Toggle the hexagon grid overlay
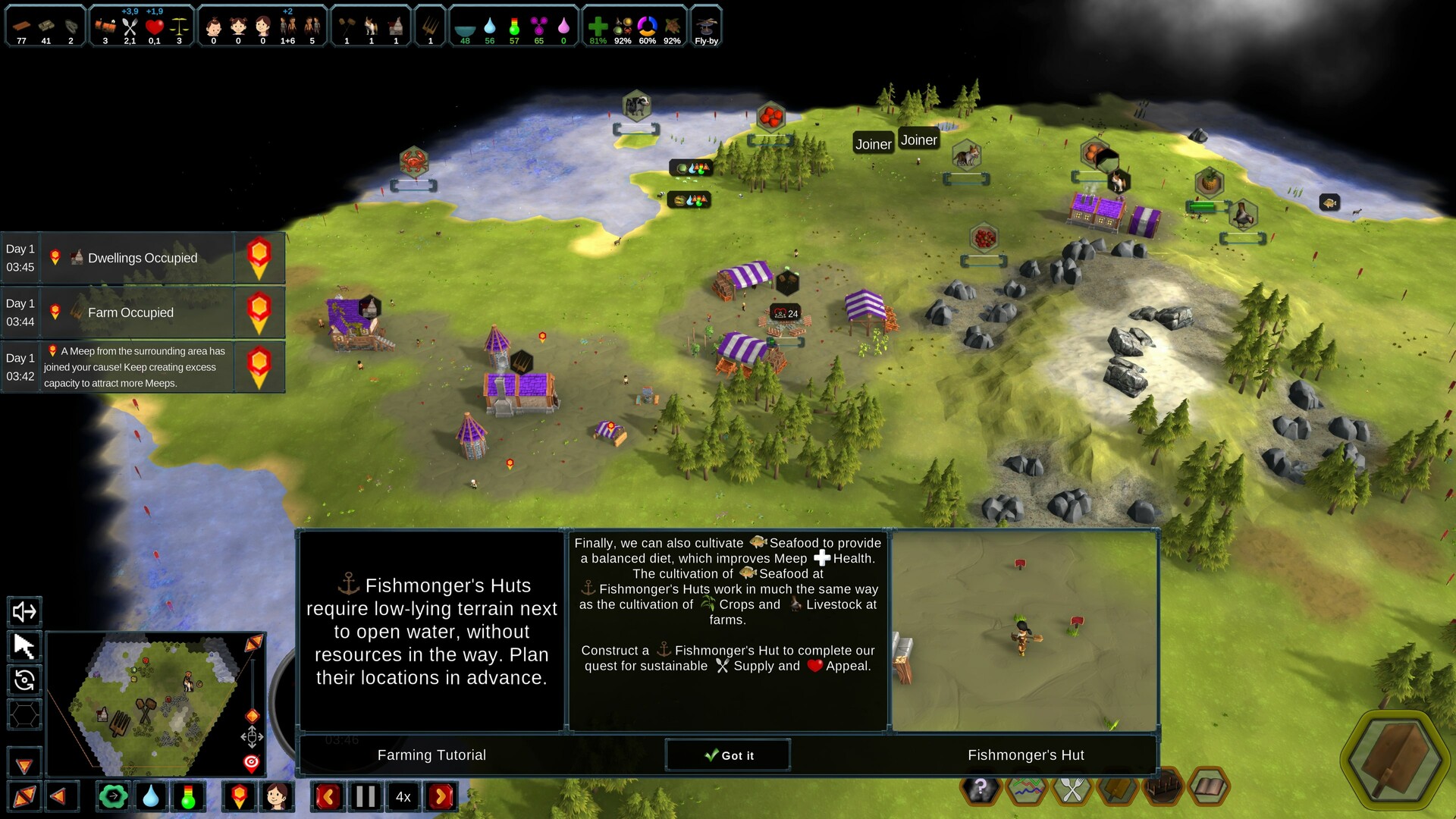Viewport: 1456px width, 819px height. (24, 714)
